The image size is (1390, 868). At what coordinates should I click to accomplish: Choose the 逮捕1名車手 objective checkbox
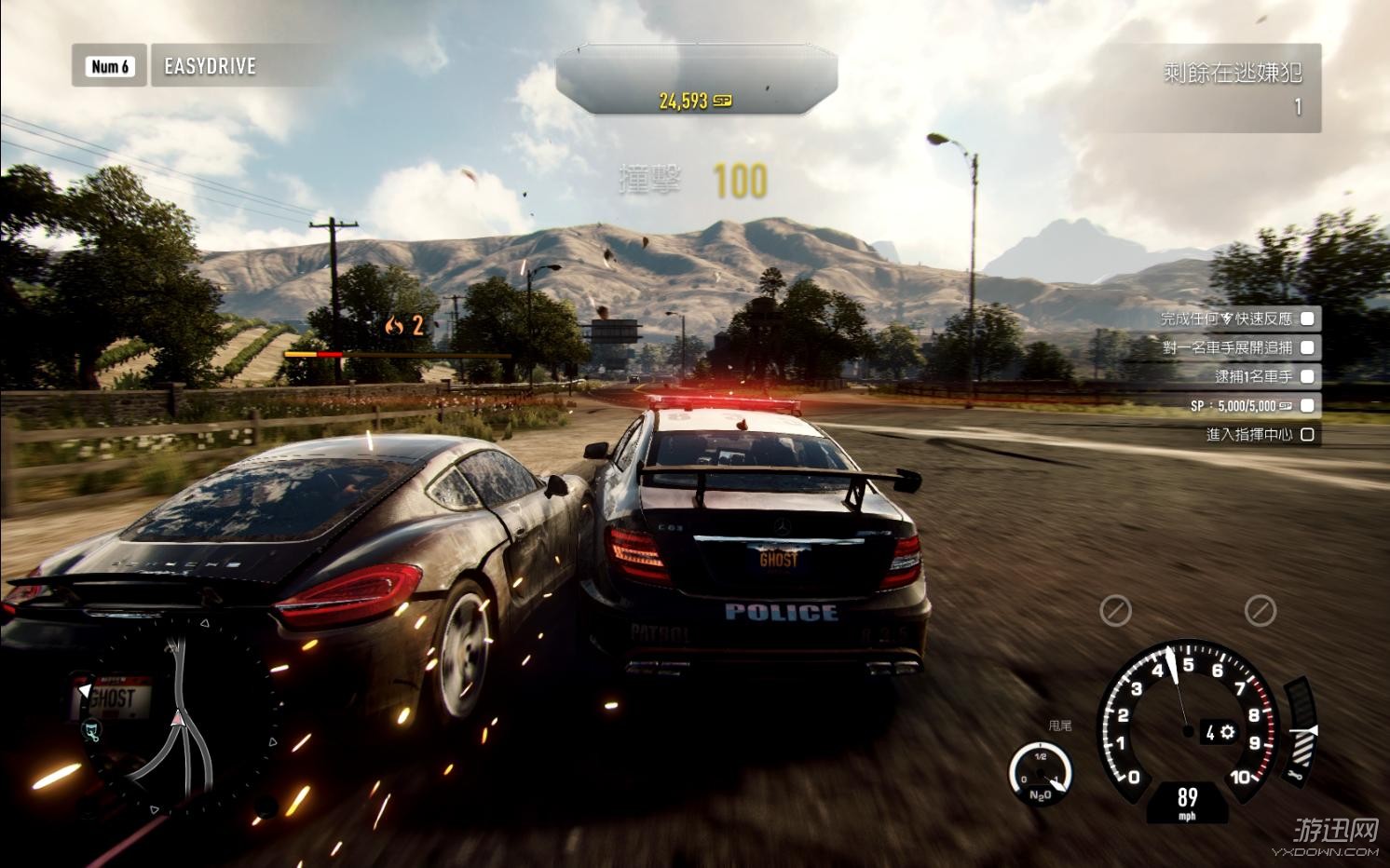point(1307,377)
